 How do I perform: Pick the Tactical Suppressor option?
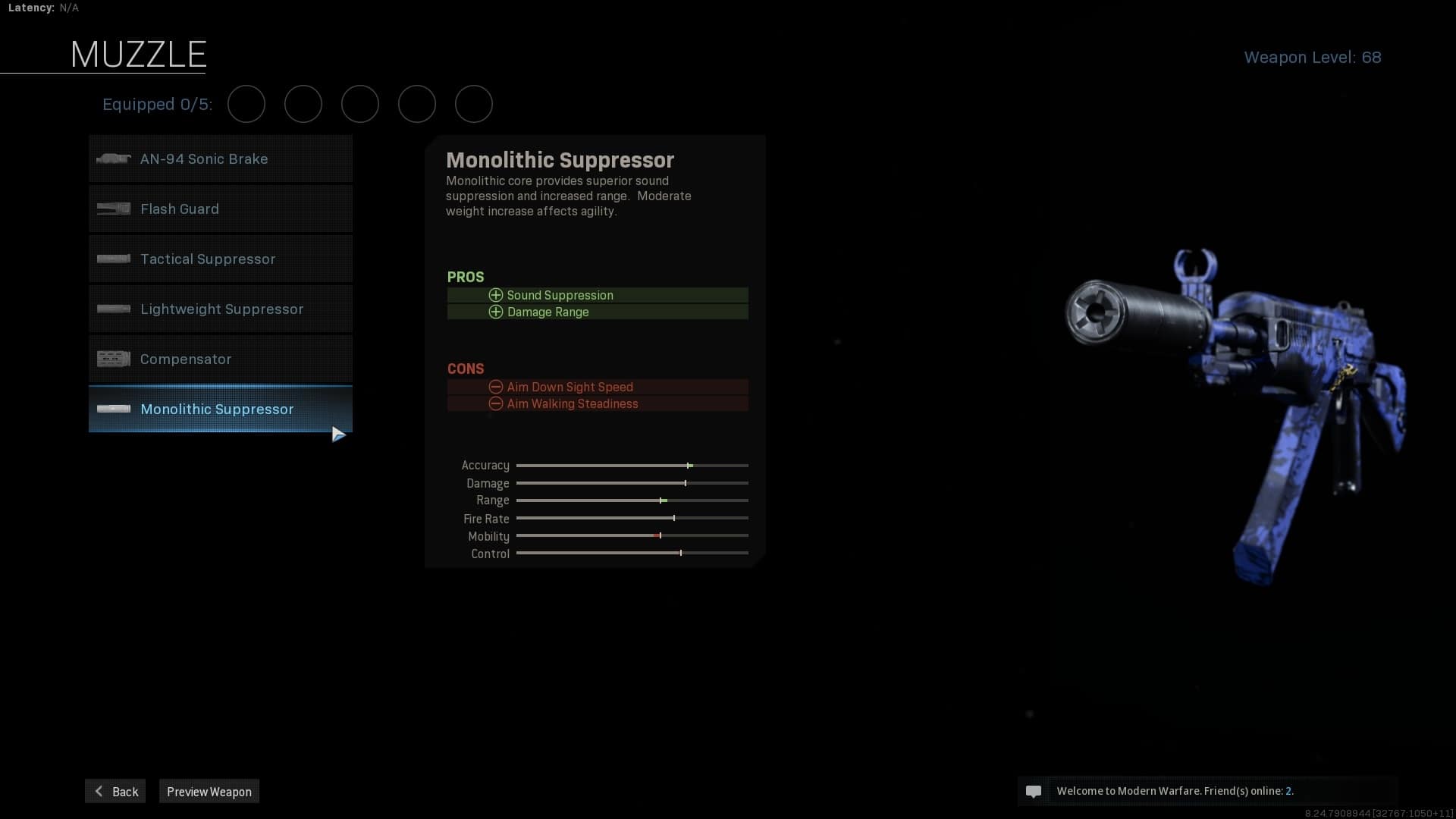(x=220, y=259)
